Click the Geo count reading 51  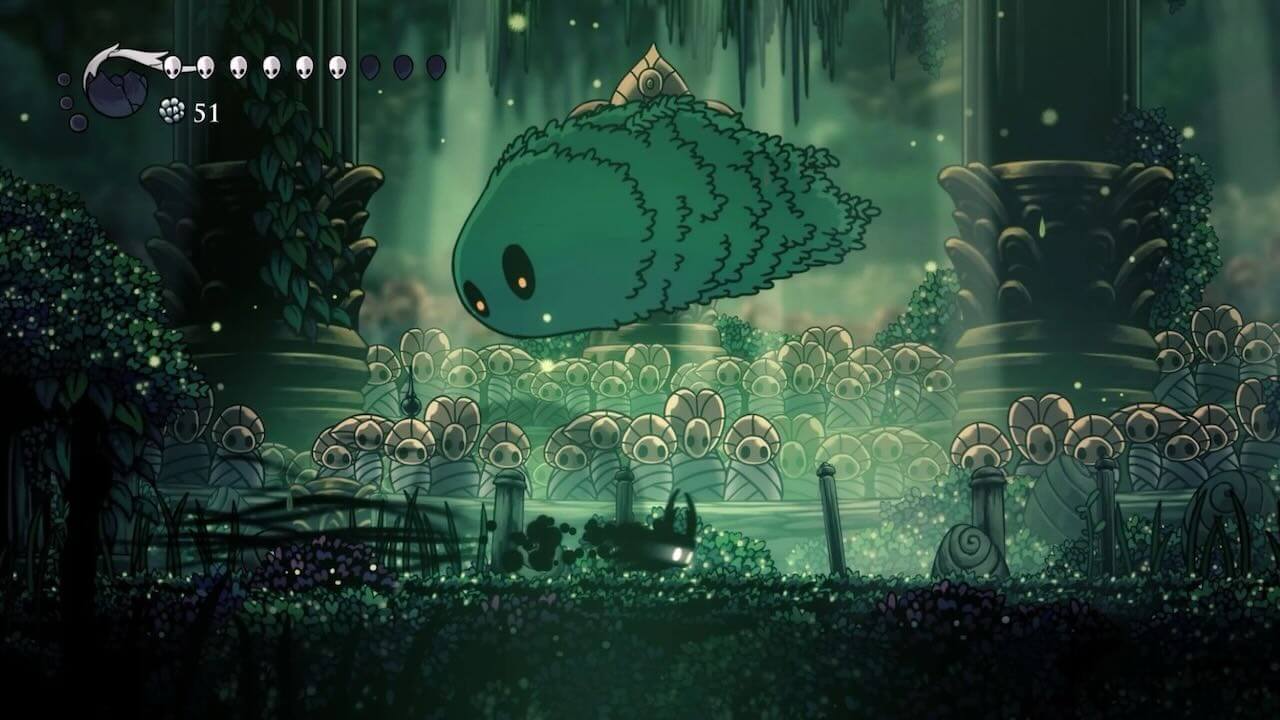pos(205,112)
